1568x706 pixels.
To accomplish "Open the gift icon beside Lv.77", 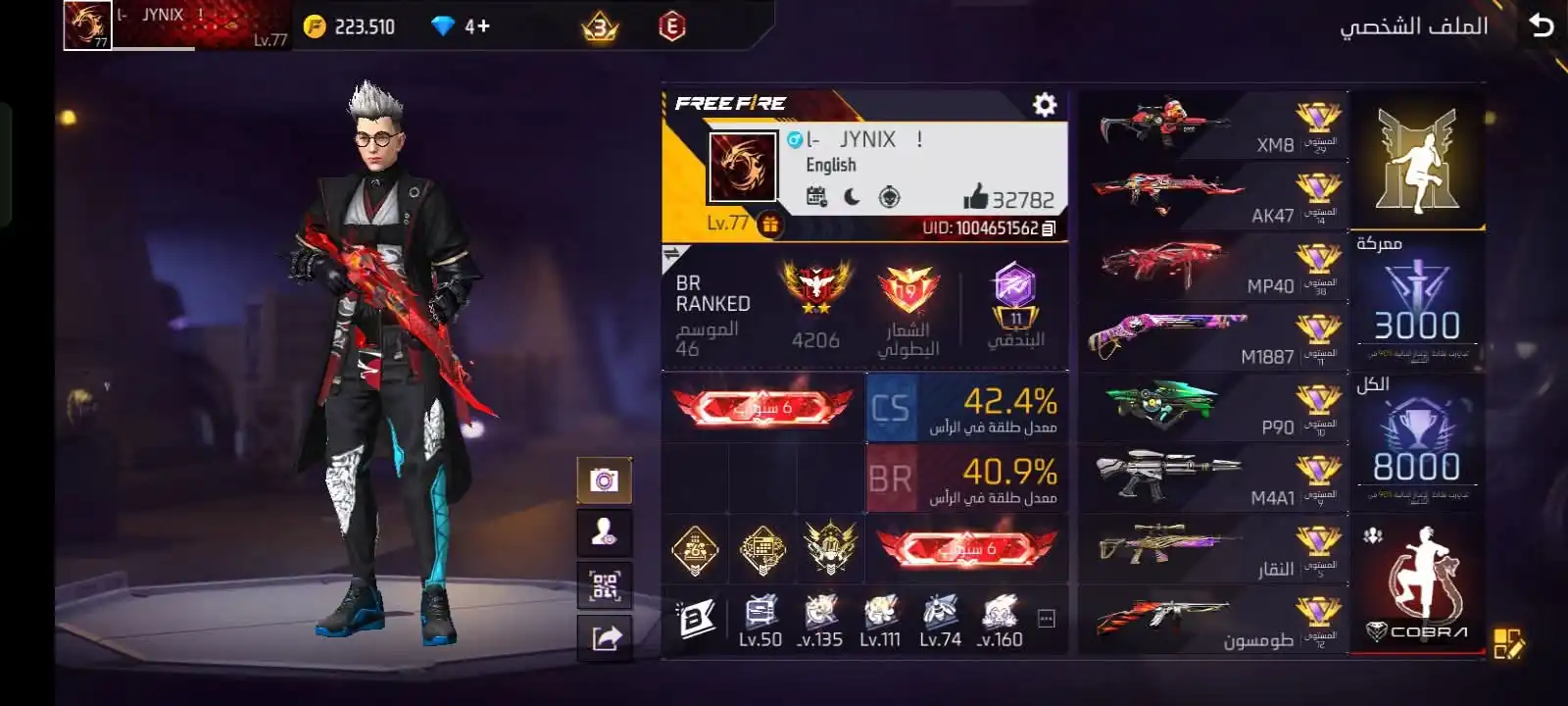I will tap(770, 225).
